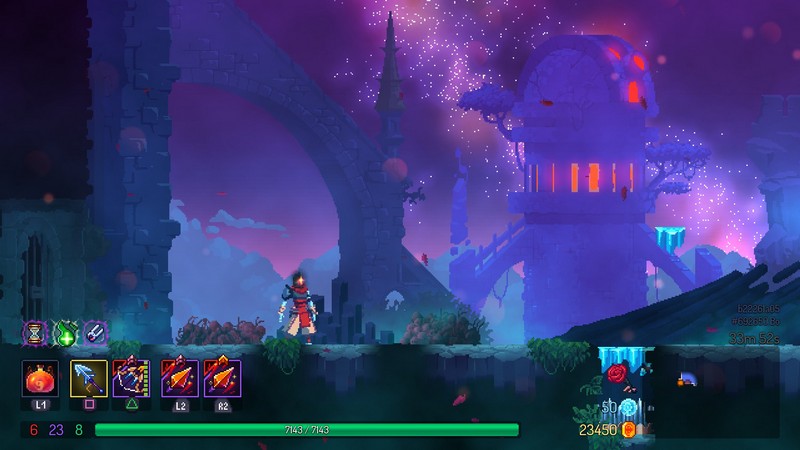Click the red rose icon

coord(615,374)
